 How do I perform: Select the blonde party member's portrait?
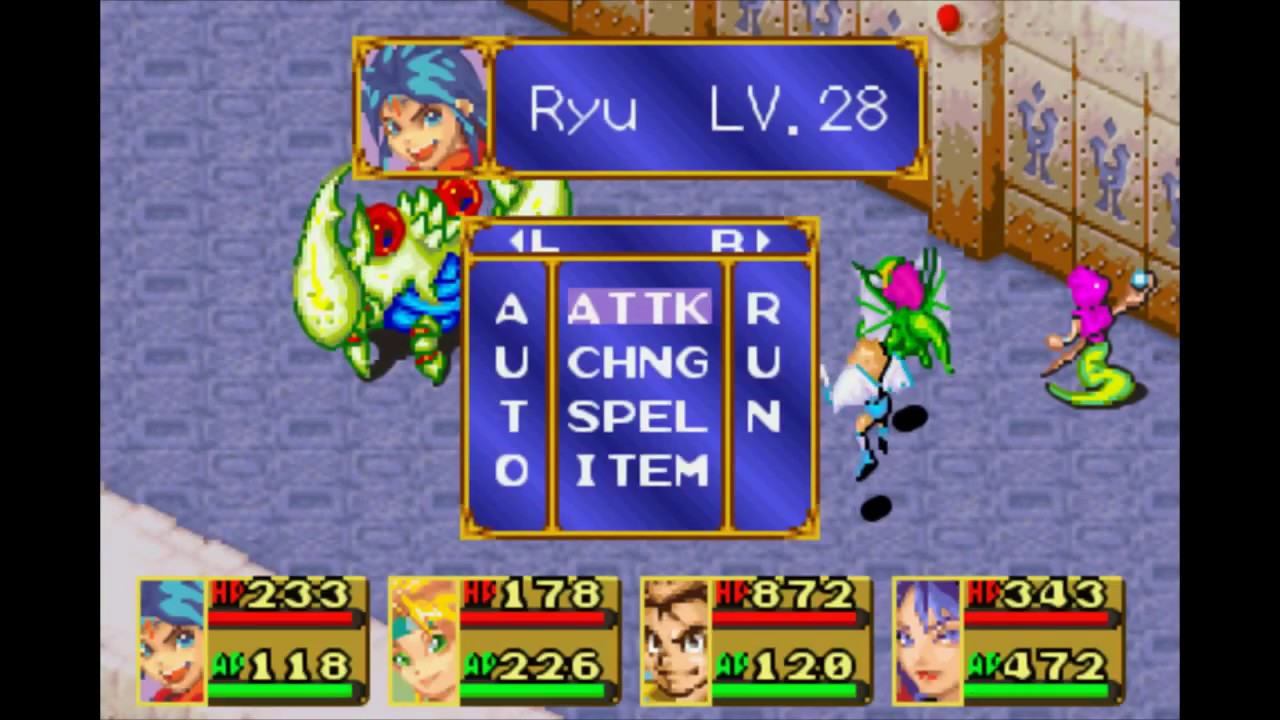point(423,640)
